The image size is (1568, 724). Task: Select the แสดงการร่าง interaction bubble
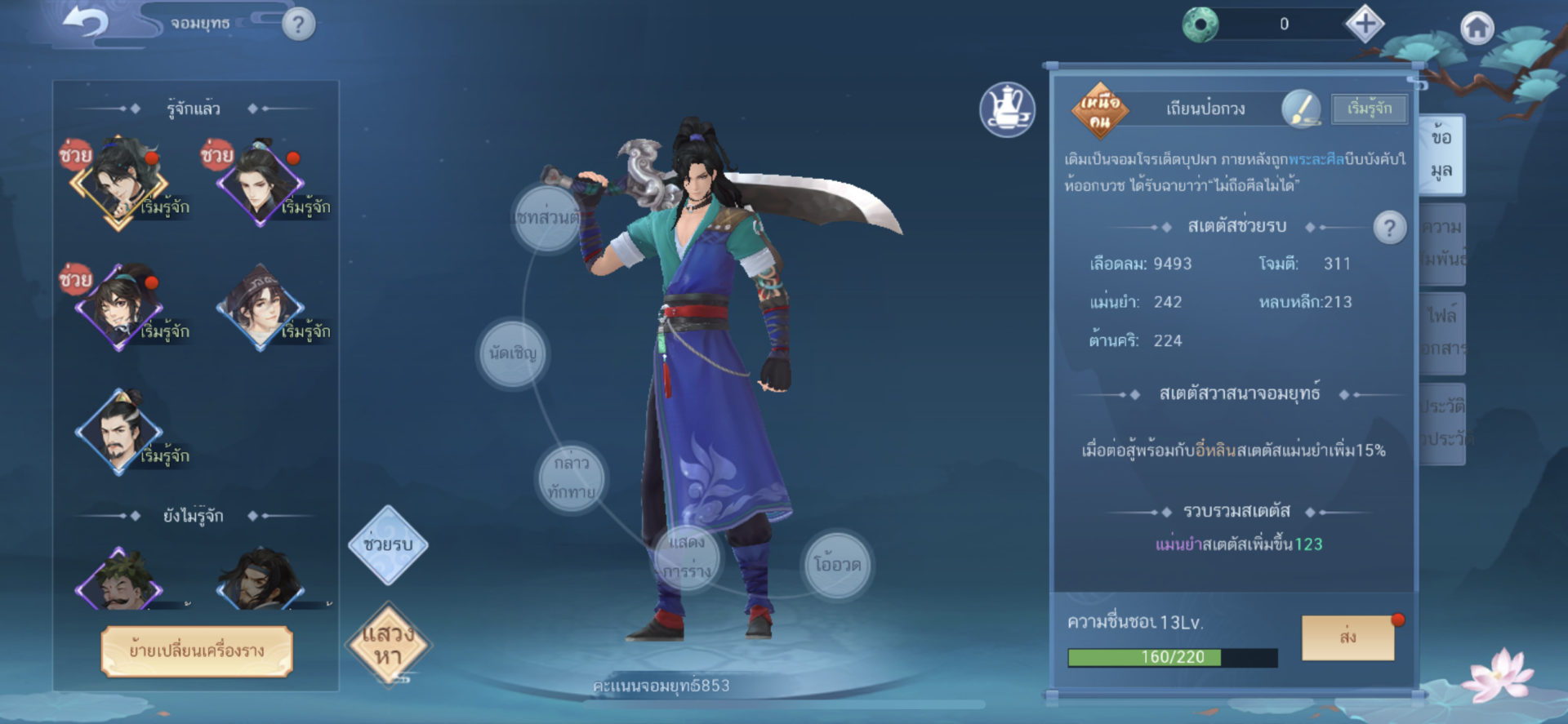click(x=687, y=557)
